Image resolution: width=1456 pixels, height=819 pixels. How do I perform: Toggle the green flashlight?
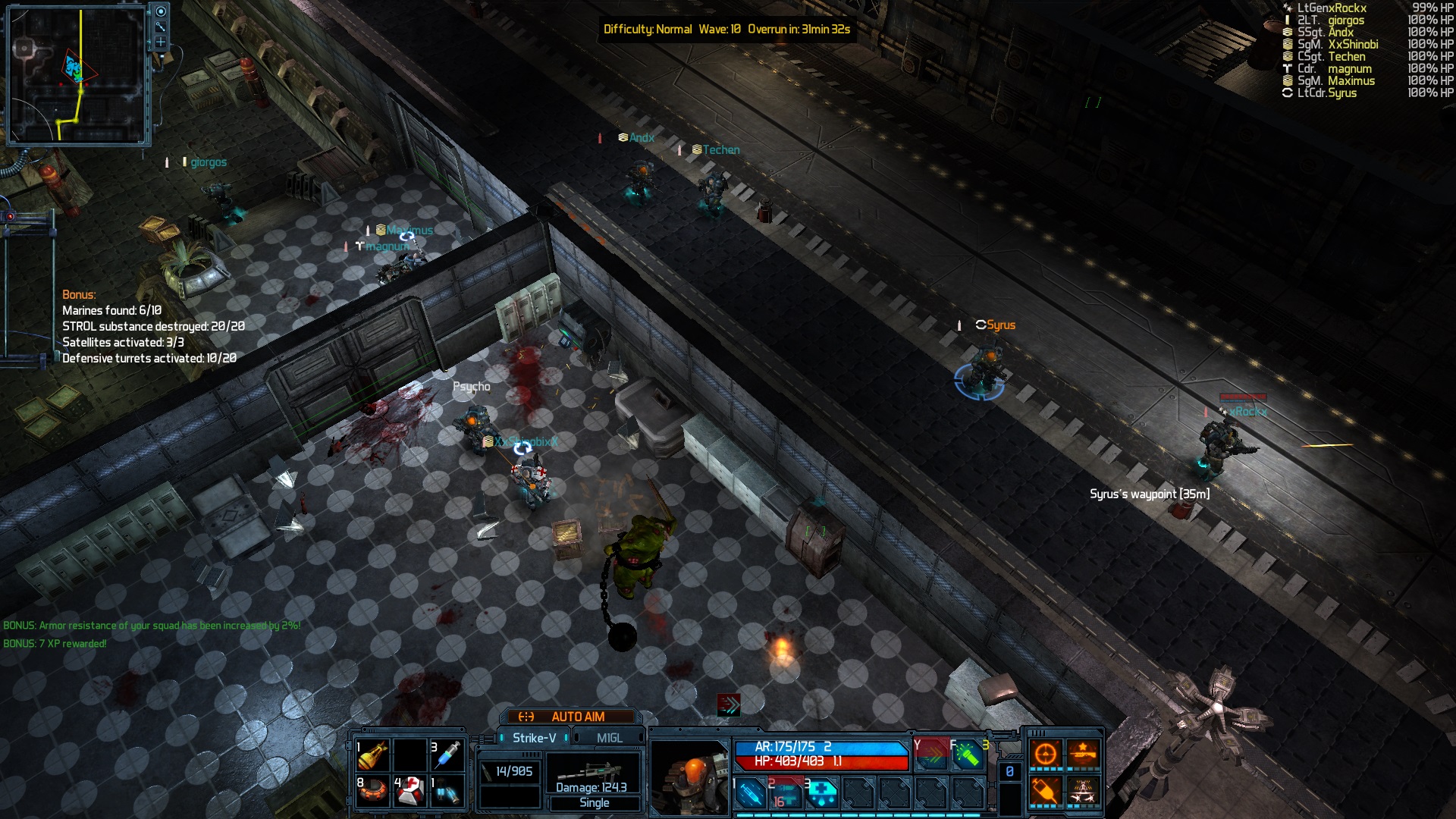(x=967, y=755)
